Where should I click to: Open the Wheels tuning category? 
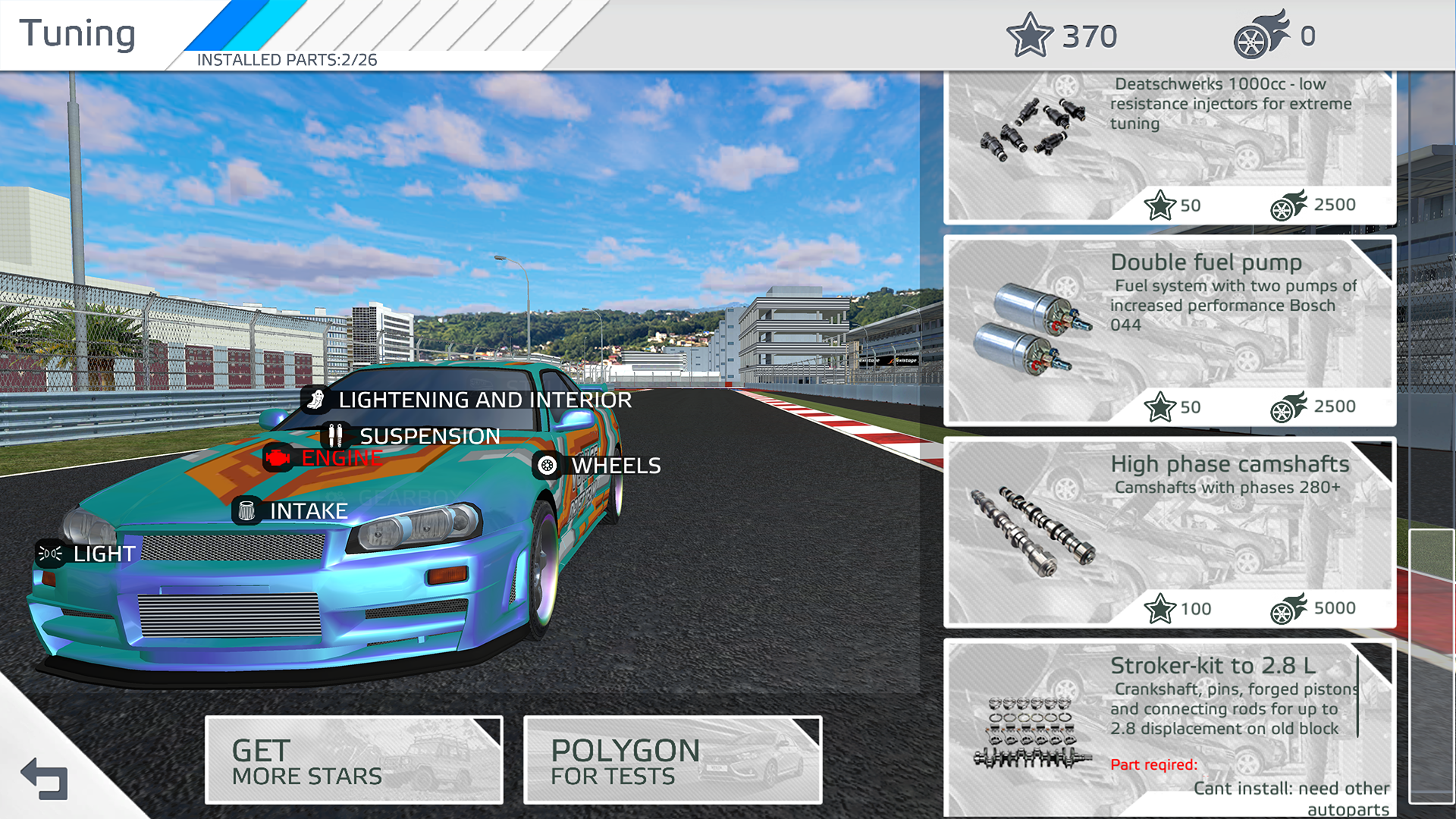(x=598, y=466)
